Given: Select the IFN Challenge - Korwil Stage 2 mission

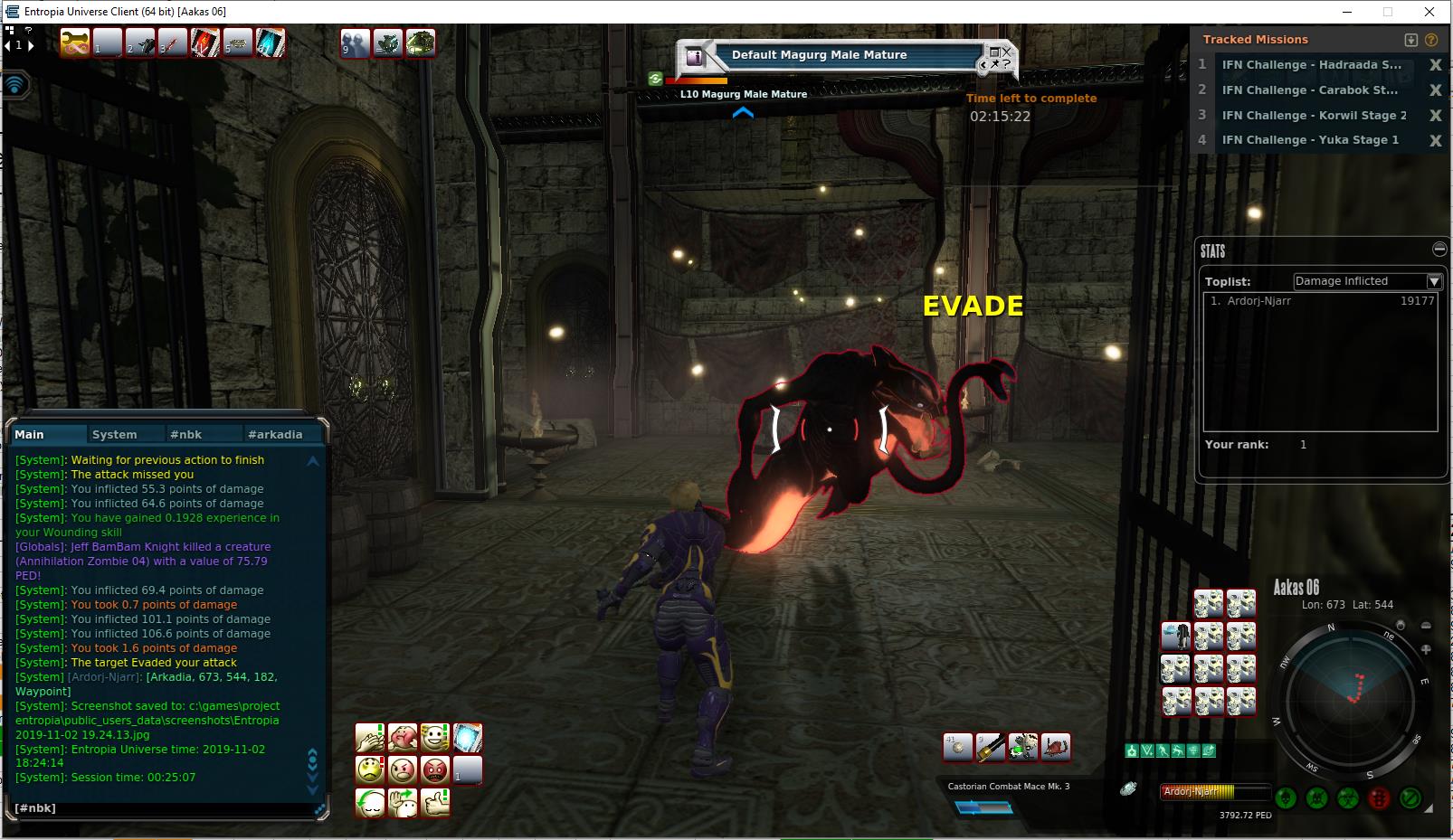Looking at the screenshot, I should 1314,115.
